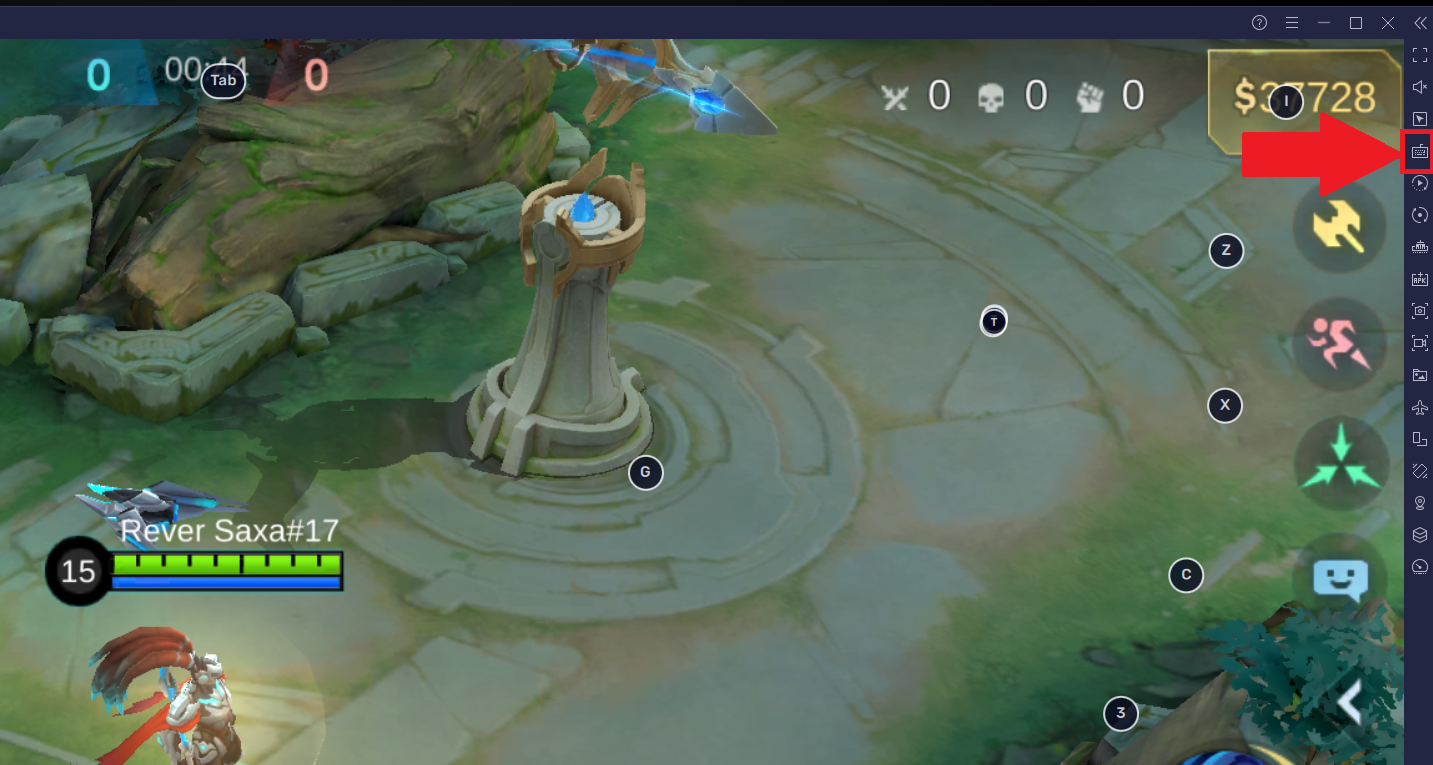Start the Screen Recorder

pyautogui.click(x=1419, y=343)
